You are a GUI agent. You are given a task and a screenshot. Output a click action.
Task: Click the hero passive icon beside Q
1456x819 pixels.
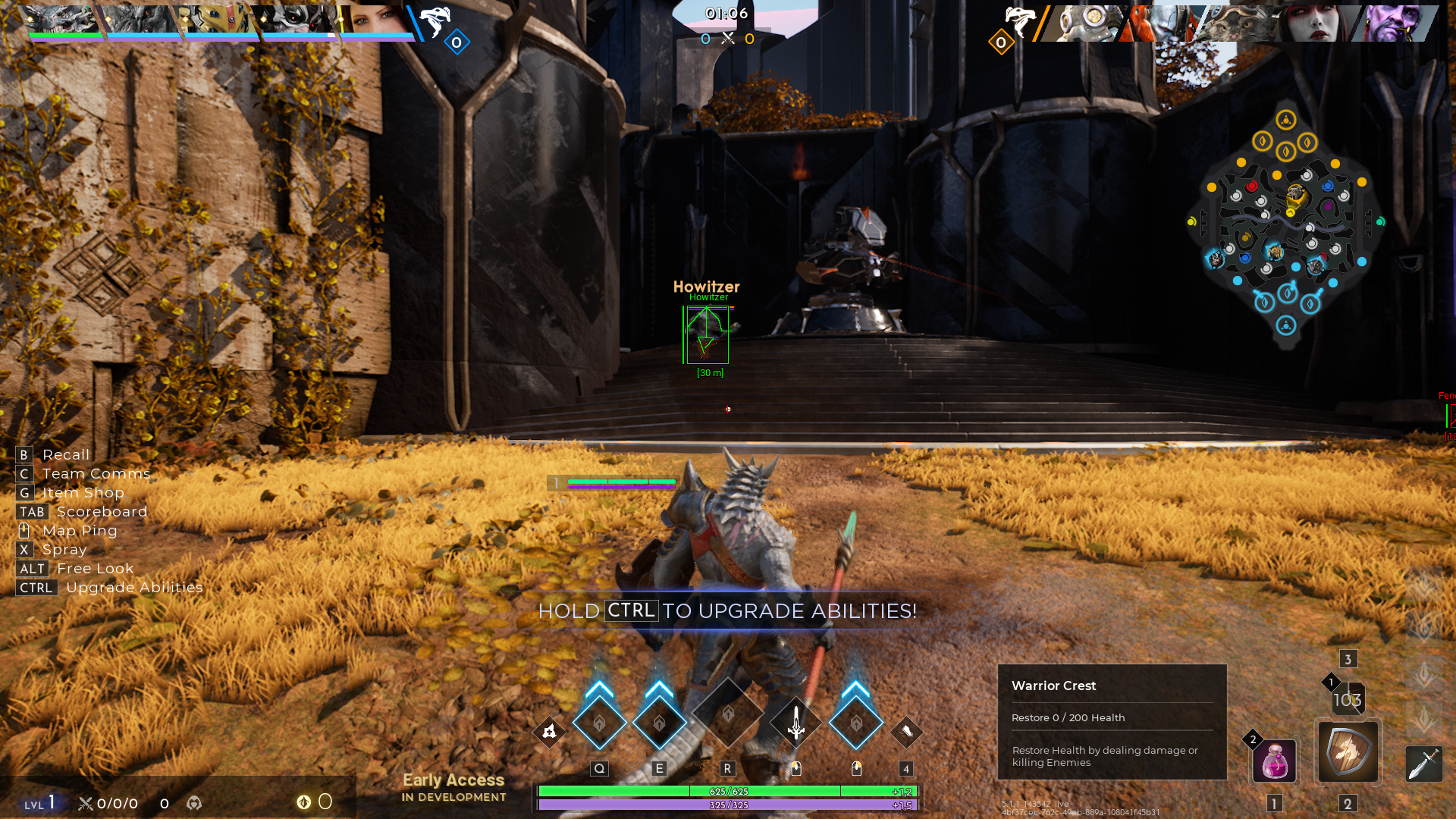pyautogui.click(x=549, y=732)
